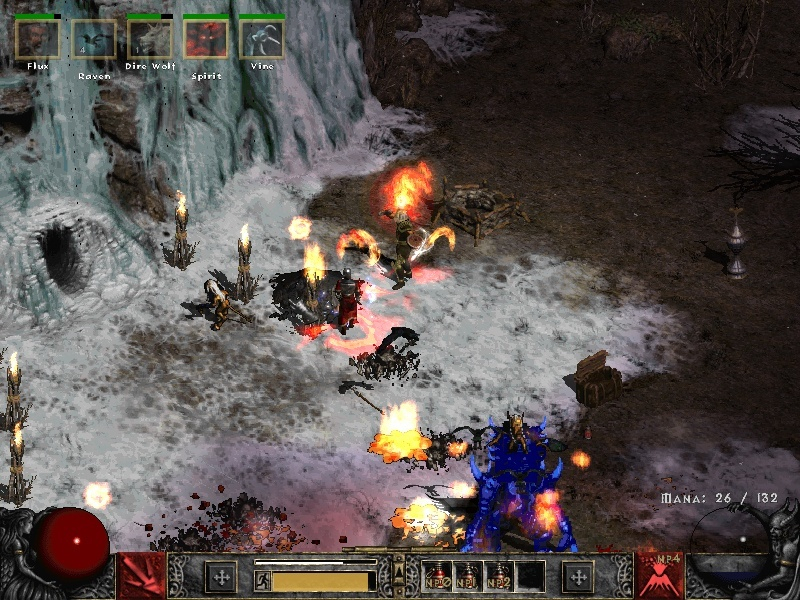This screenshot has width=800, height=600.
Task: Use the leftmost potion in the belt
Action: click(436, 577)
